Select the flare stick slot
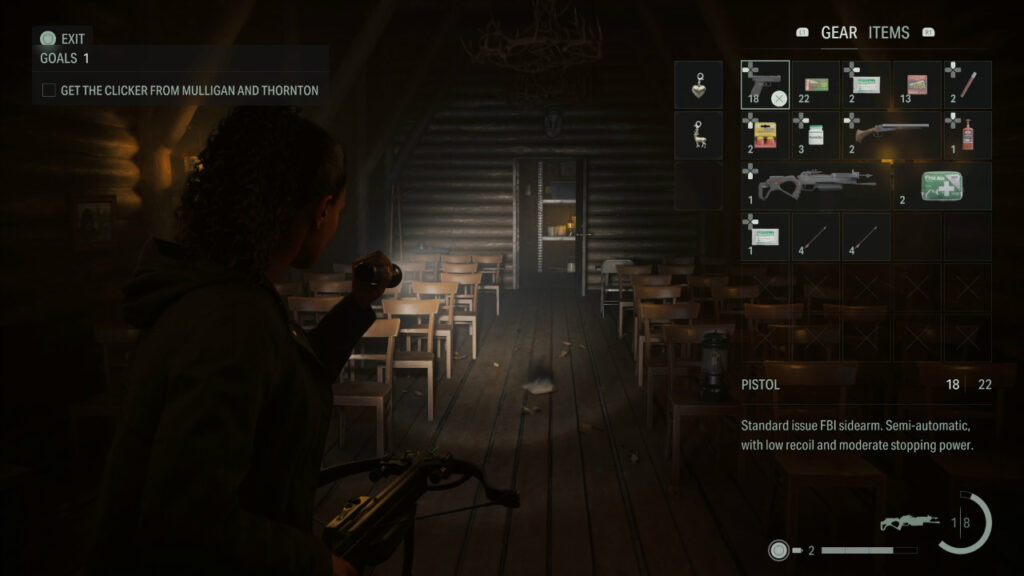 (967, 85)
